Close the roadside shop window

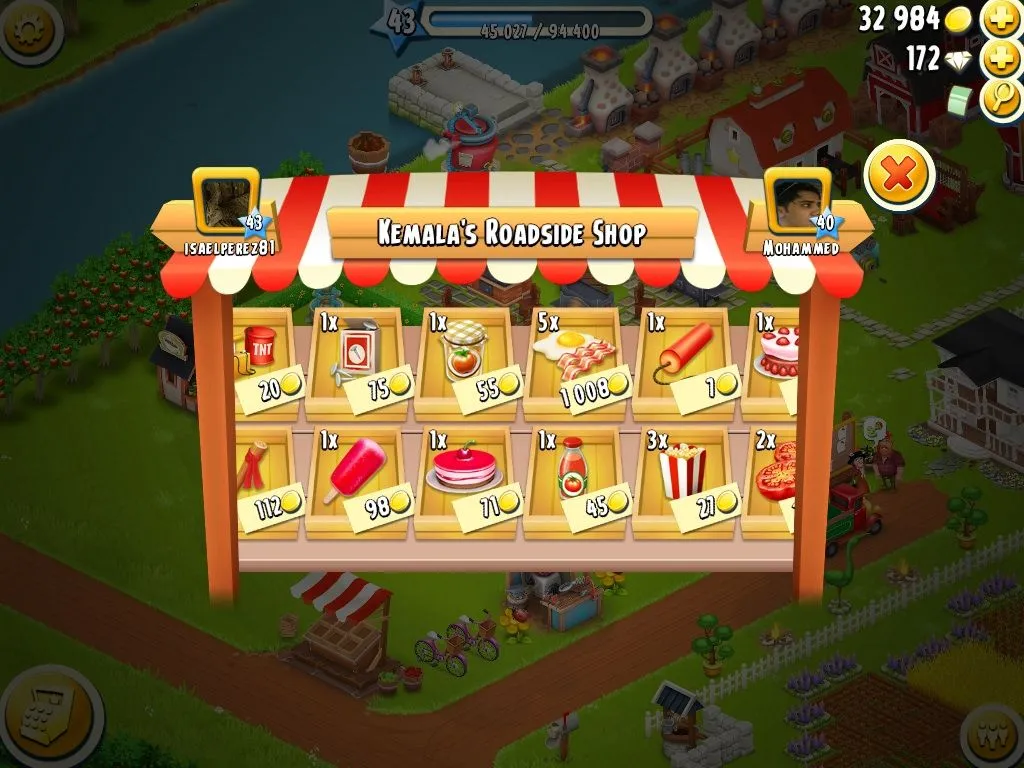click(x=899, y=177)
